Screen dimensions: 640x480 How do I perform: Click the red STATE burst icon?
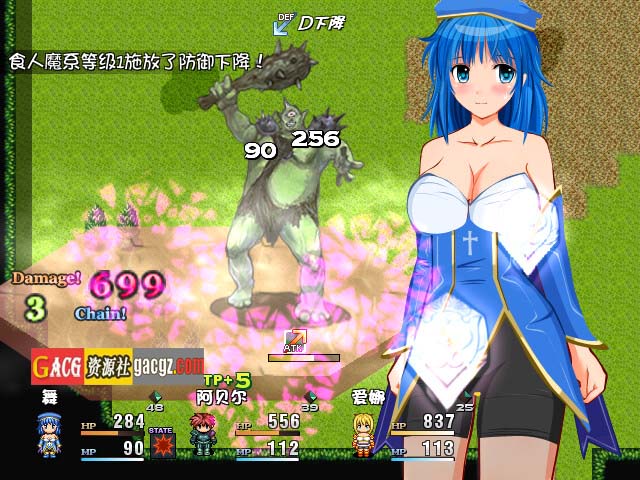(162, 443)
